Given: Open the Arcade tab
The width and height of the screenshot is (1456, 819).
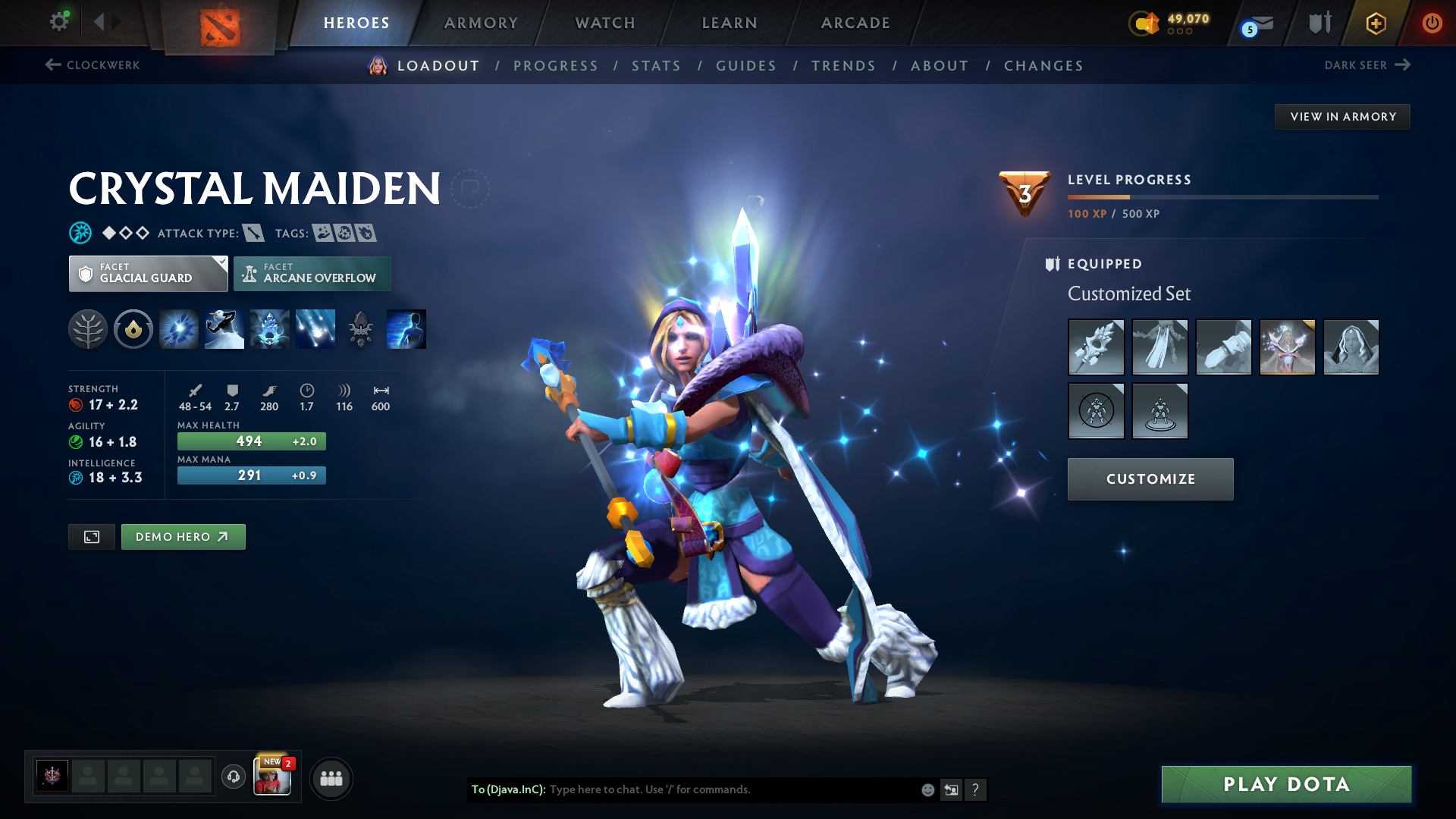Looking at the screenshot, I should (x=855, y=23).
